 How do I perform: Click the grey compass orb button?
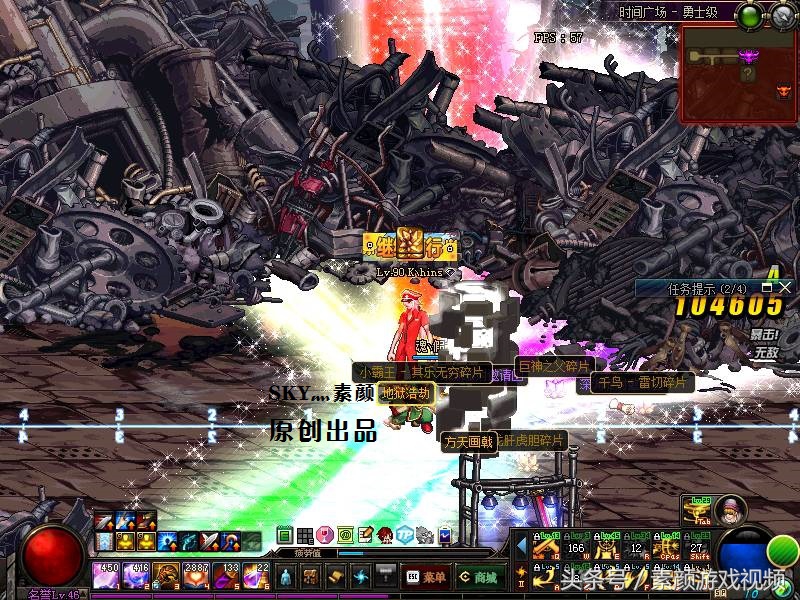pyautogui.click(x=780, y=15)
